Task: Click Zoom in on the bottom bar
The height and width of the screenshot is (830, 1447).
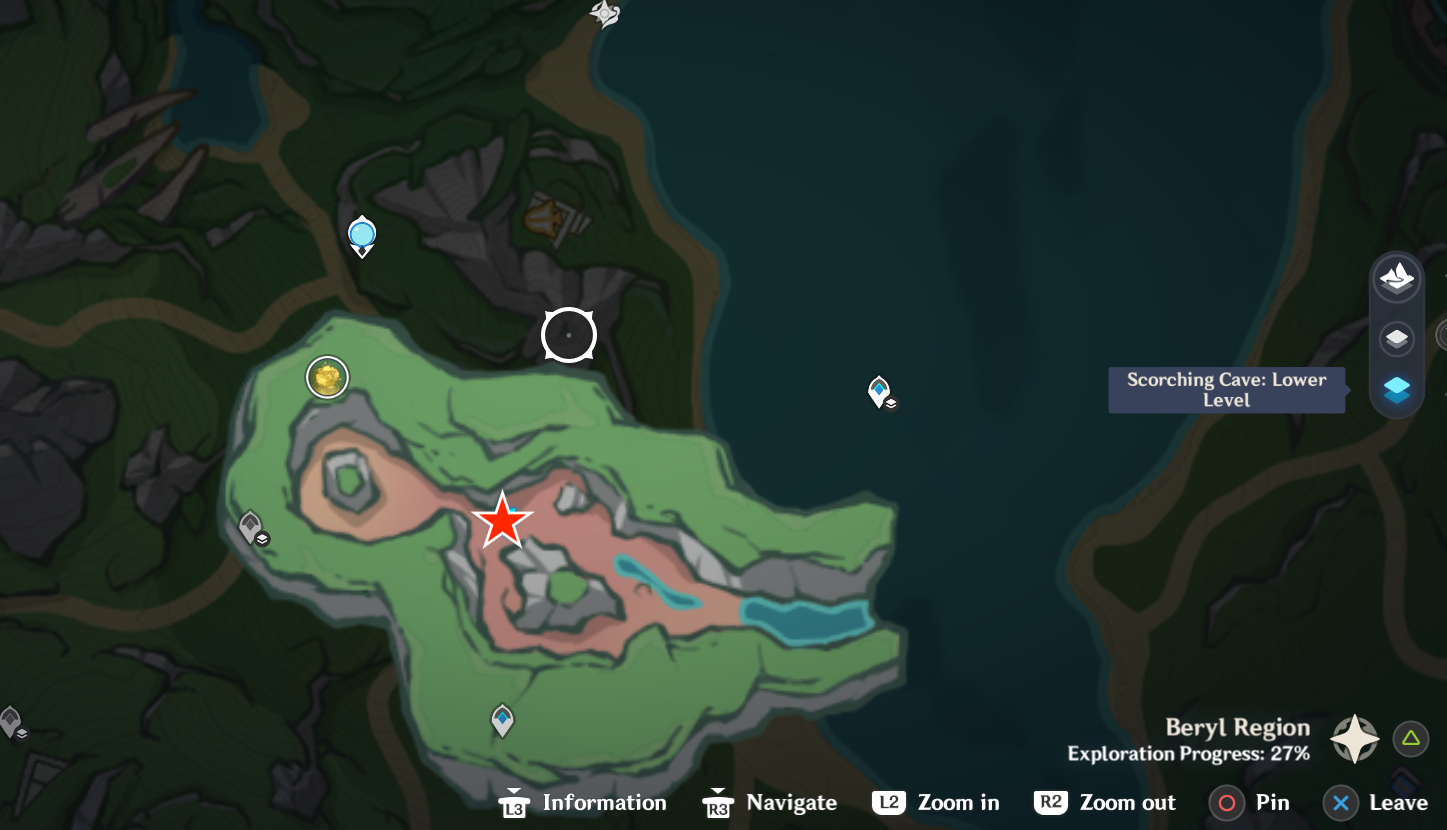Action: click(935, 803)
